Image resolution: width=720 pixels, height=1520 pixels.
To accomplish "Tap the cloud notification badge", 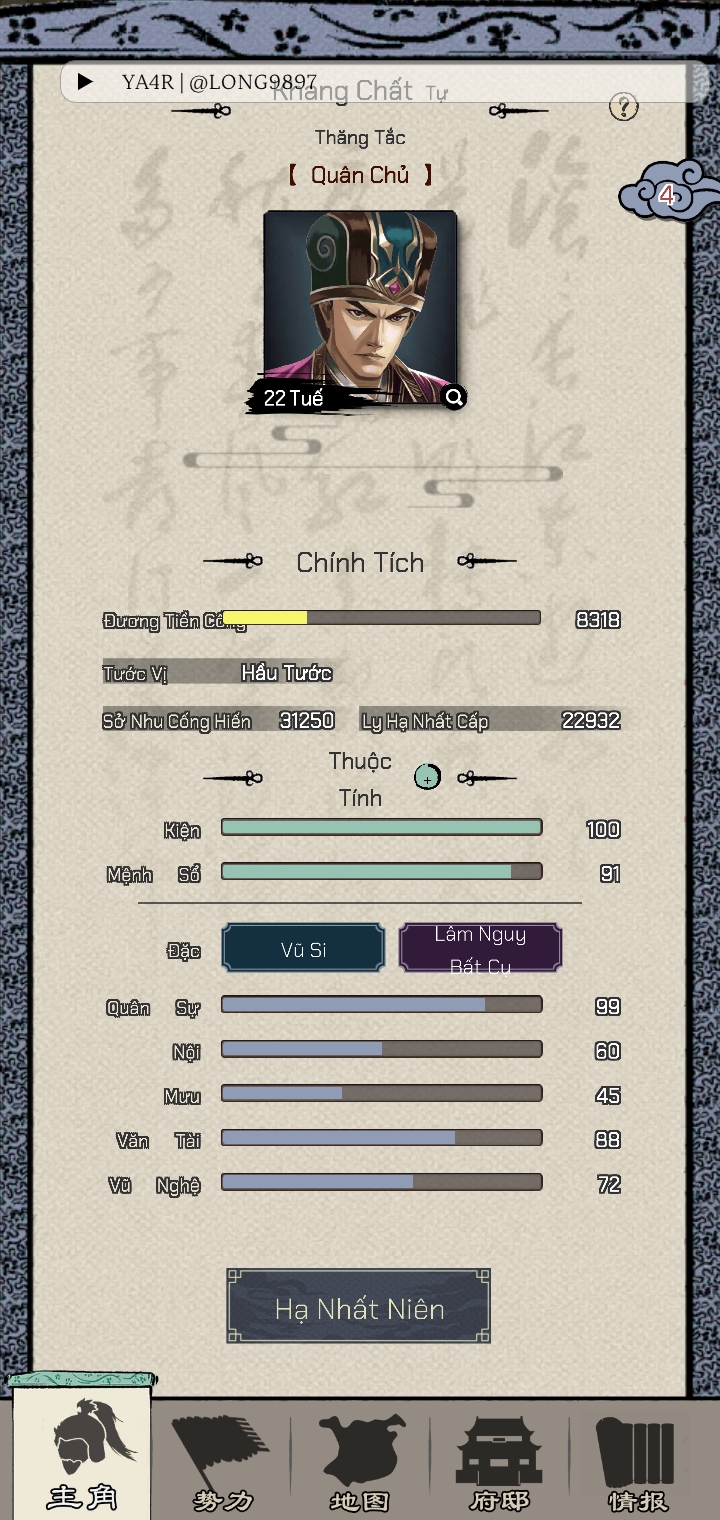I will (x=667, y=195).
